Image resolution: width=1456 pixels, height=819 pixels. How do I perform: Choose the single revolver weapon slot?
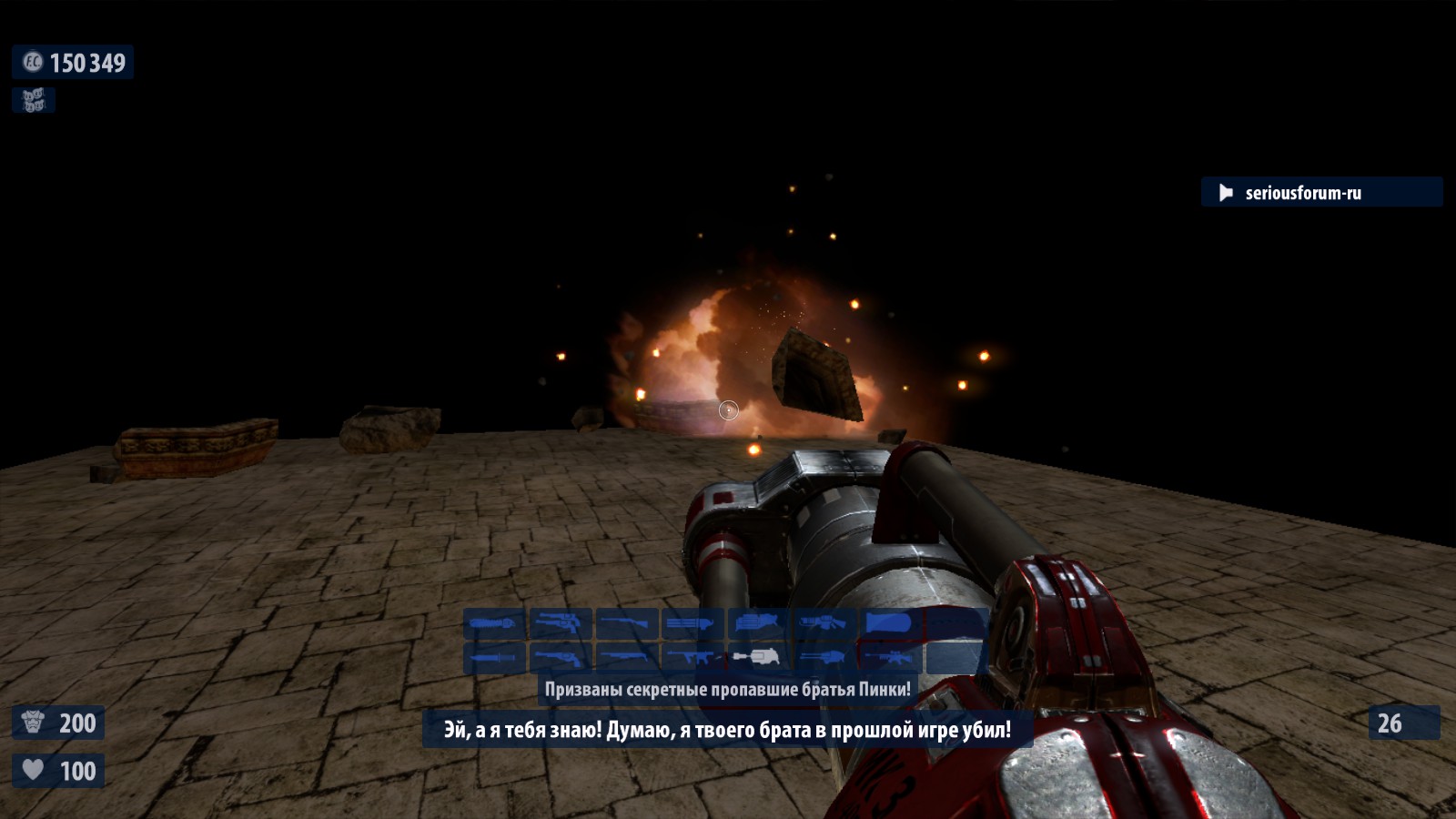click(561, 657)
